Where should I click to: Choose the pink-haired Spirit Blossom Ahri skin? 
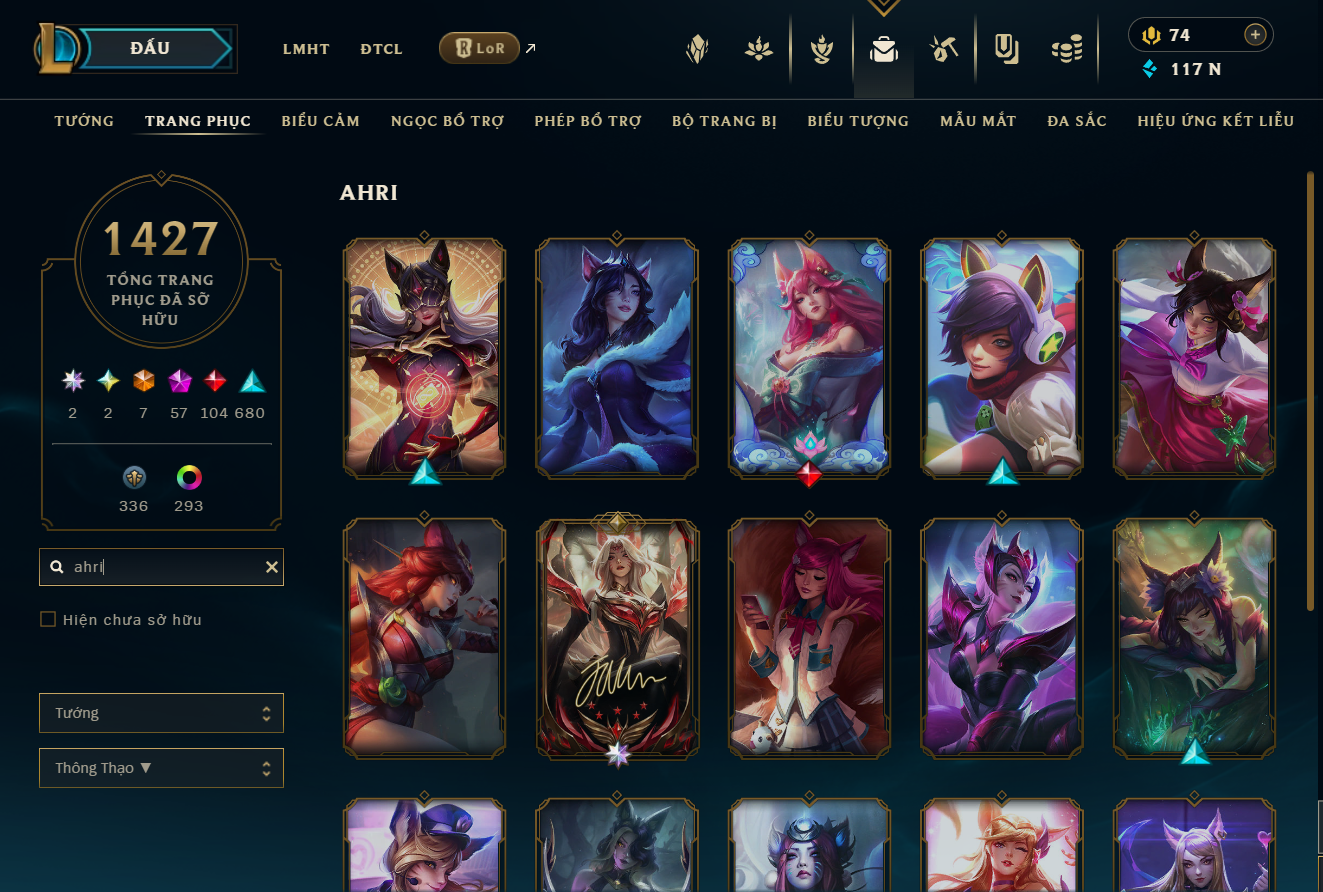click(809, 357)
